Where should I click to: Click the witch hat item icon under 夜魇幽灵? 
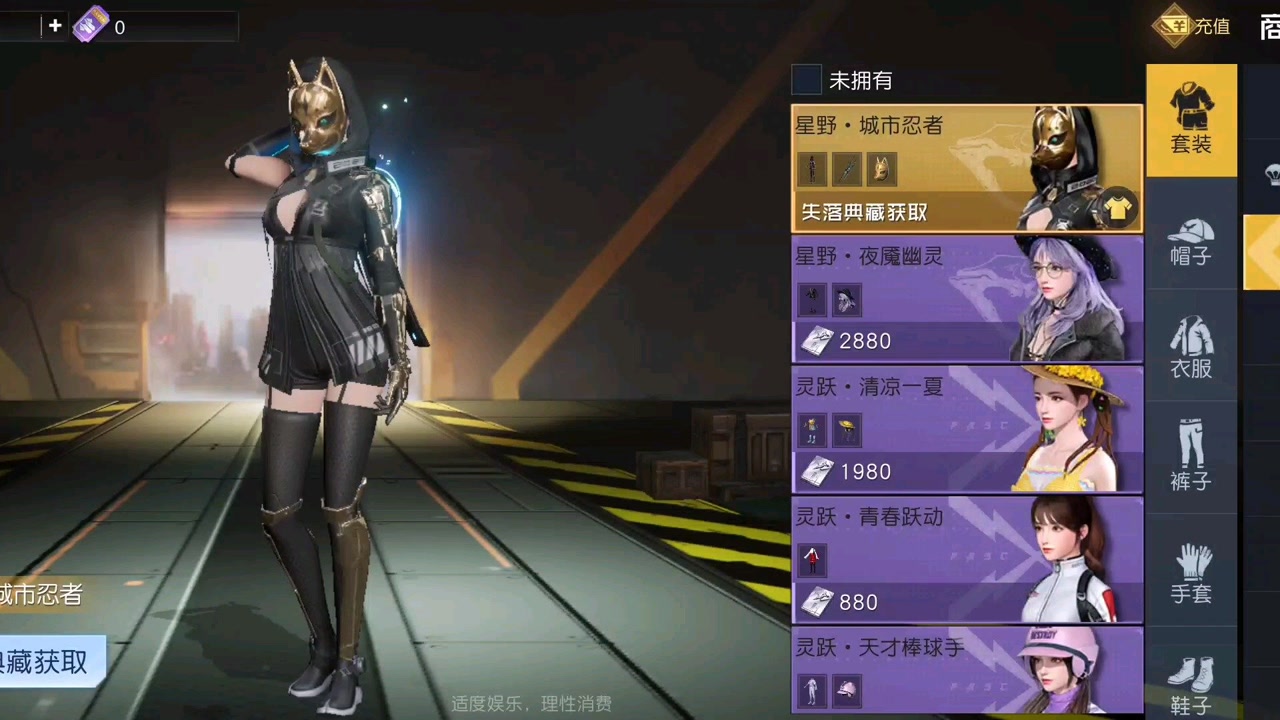846,299
